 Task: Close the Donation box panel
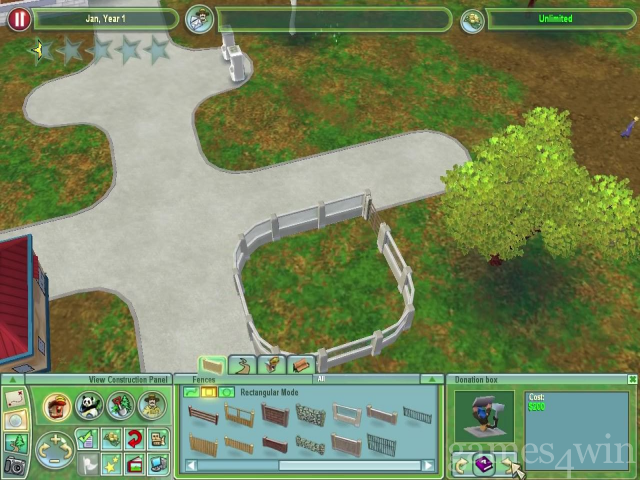click(632, 380)
